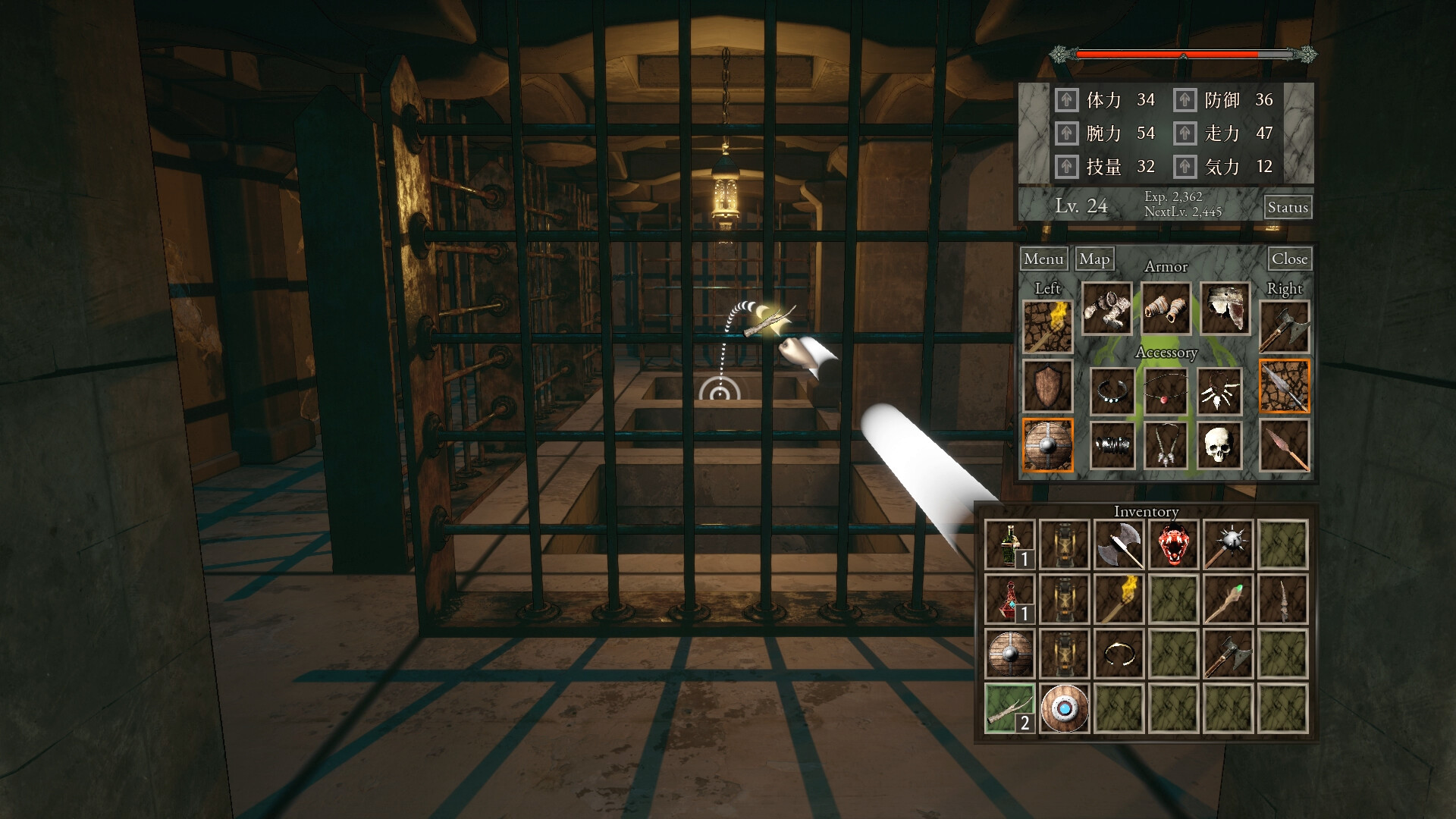Image resolution: width=1456 pixels, height=819 pixels.
Task: Increase the 気力 stat using its arrow
Action: (1185, 167)
